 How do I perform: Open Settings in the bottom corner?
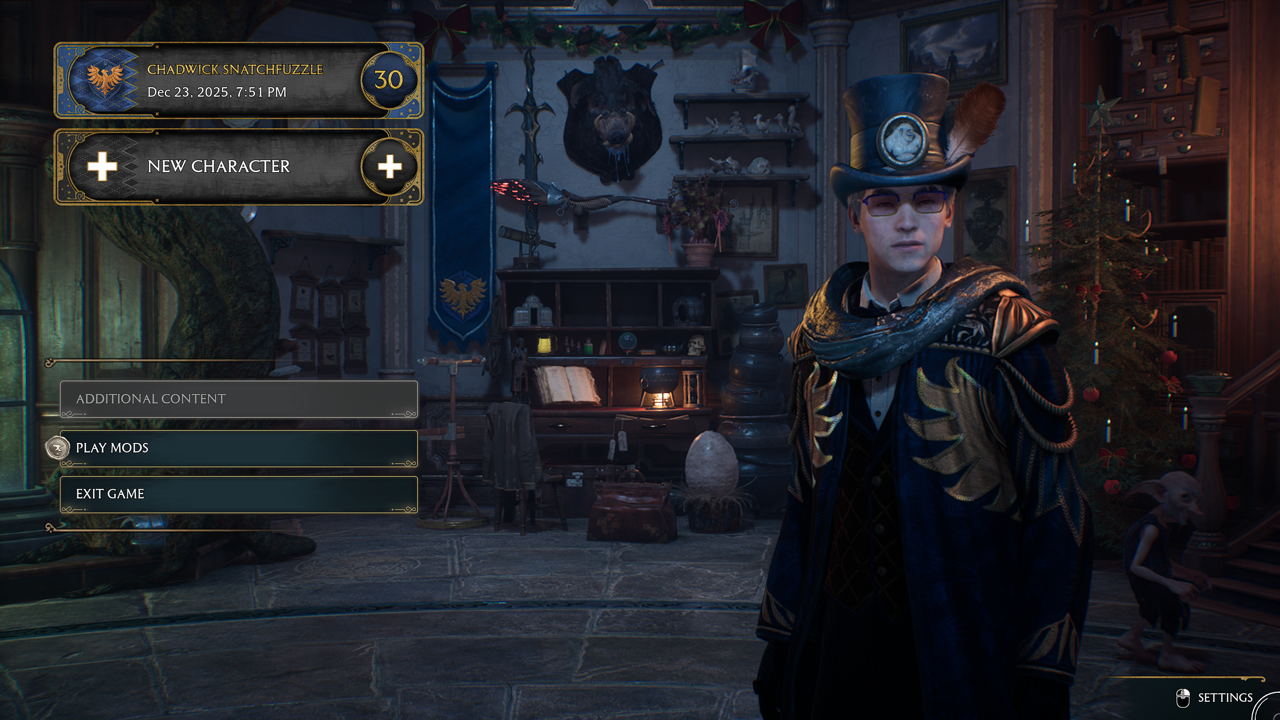pyautogui.click(x=1222, y=698)
